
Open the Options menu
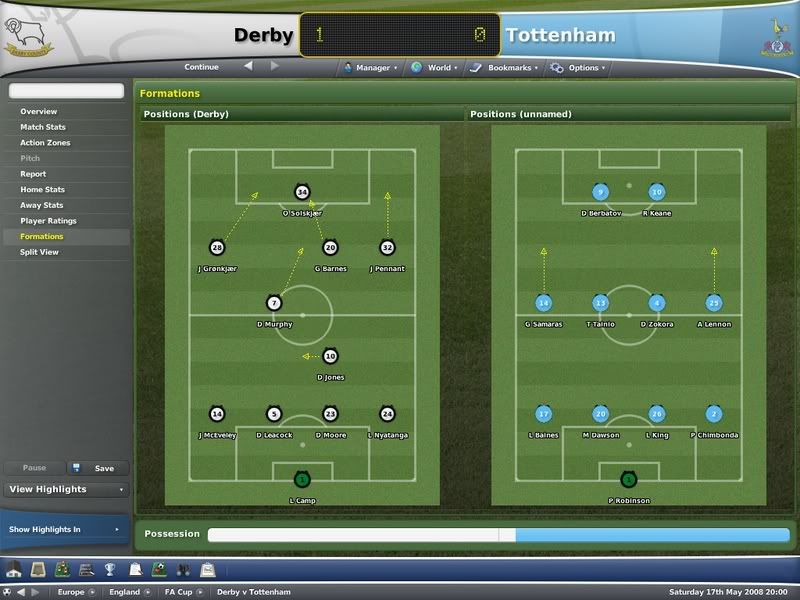[x=582, y=68]
